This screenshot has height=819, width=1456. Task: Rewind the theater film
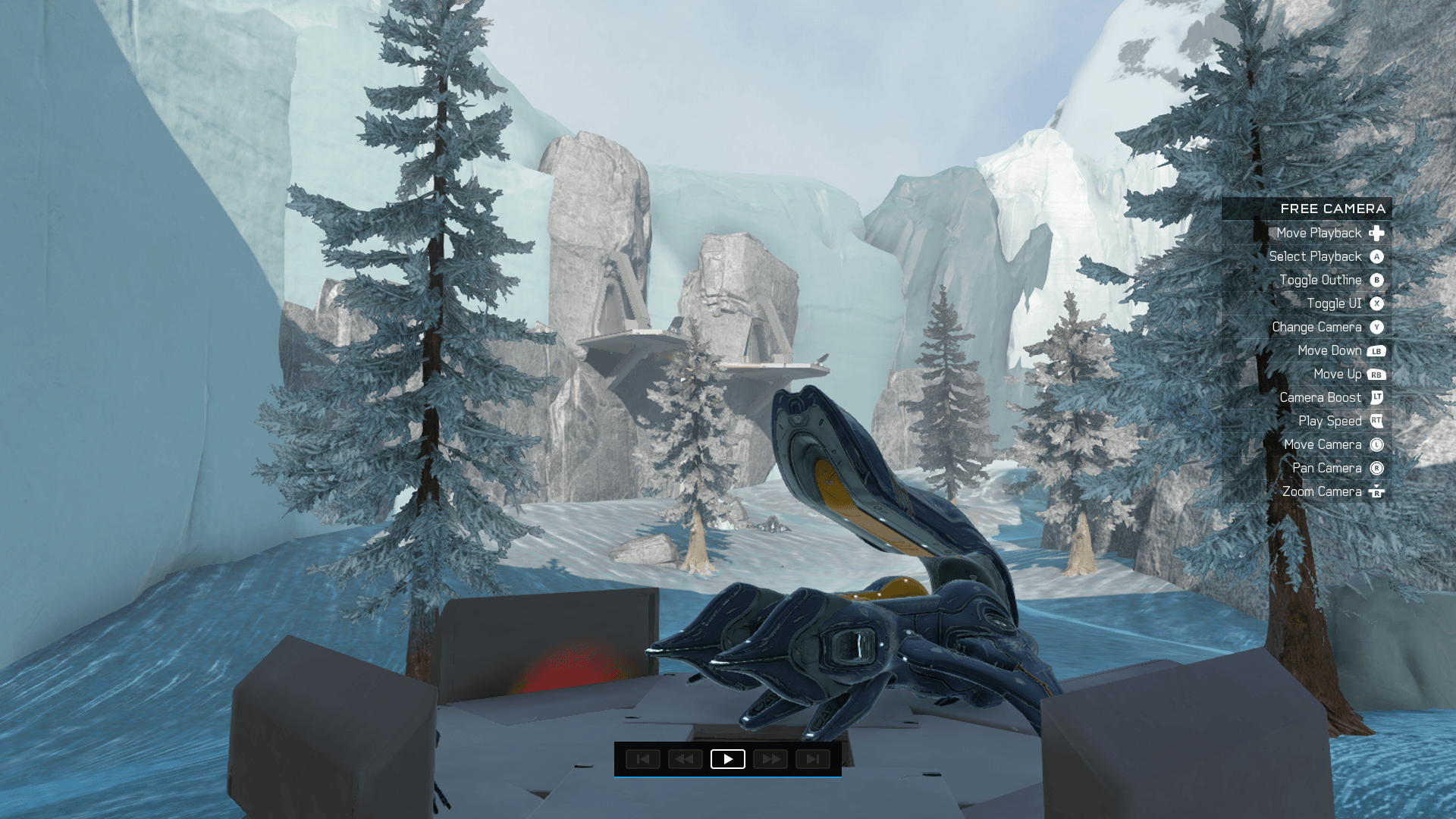[685, 759]
